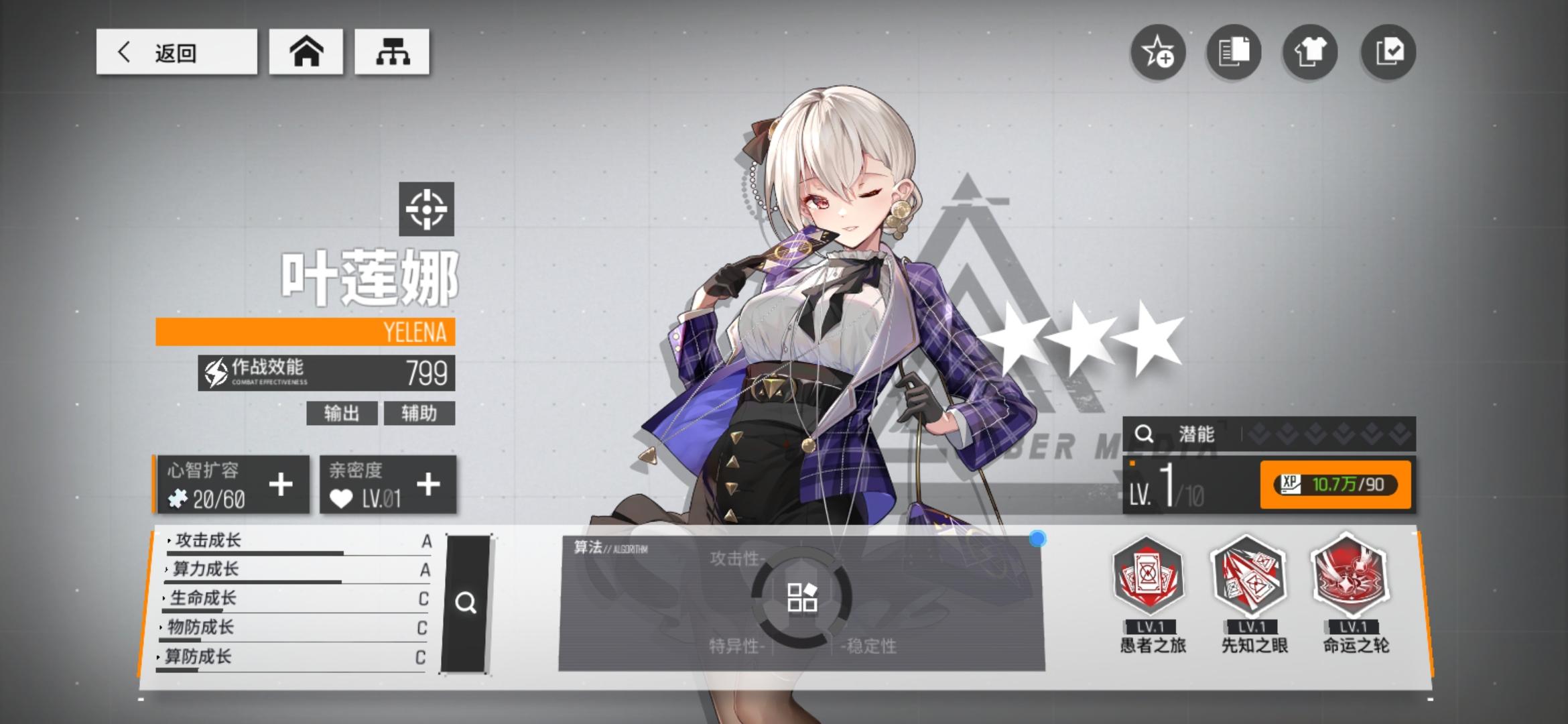1568x724 pixels.
Task: Favorite the character via star-plus icon
Action: pyautogui.click(x=1159, y=52)
